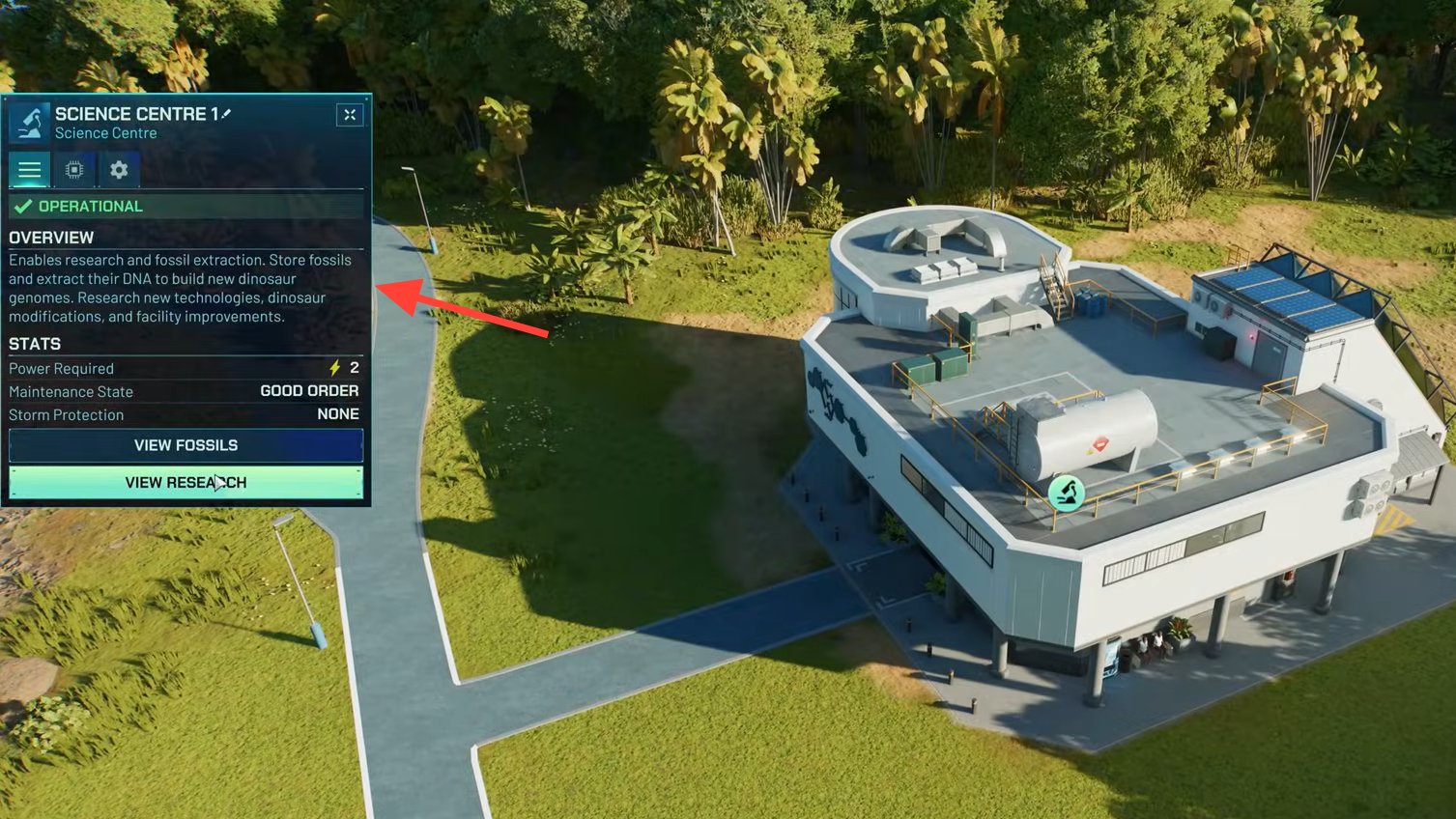Open the gear settings tab
The width and height of the screenshot is (1456, 819).
tap(119, 170)
